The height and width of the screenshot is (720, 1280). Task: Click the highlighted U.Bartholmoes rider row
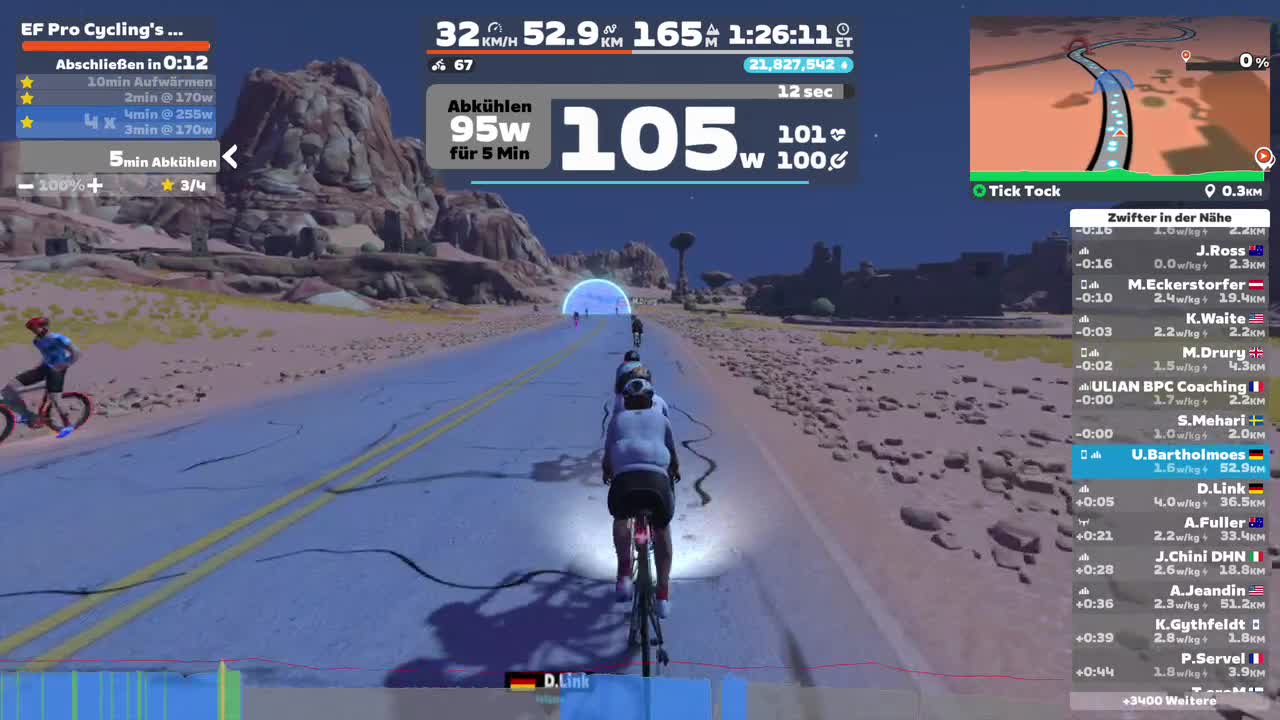[x=1170, y=461]
